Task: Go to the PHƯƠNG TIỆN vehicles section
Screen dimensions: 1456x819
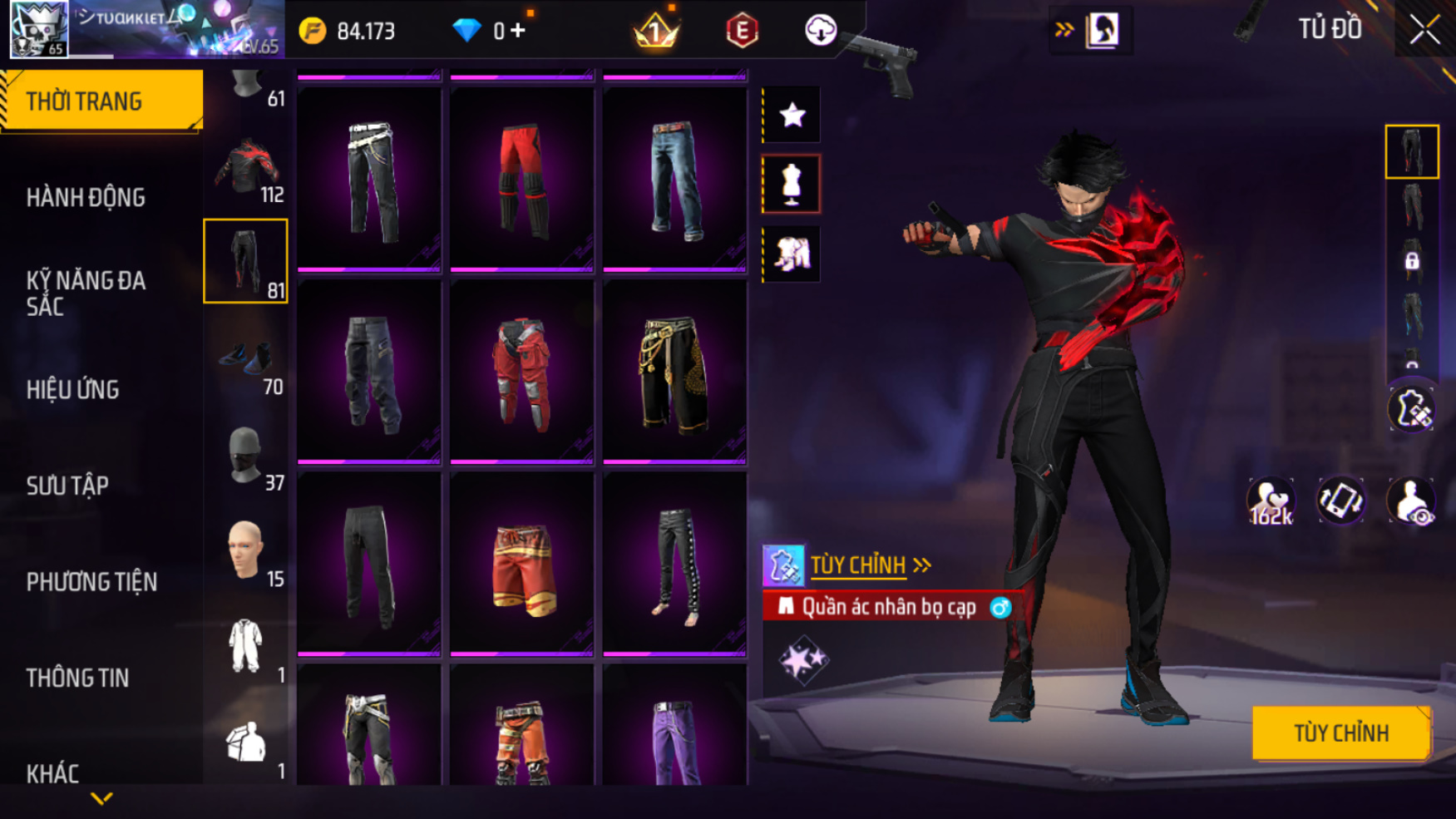Action: pyautogui.click(x=91, y=581)
